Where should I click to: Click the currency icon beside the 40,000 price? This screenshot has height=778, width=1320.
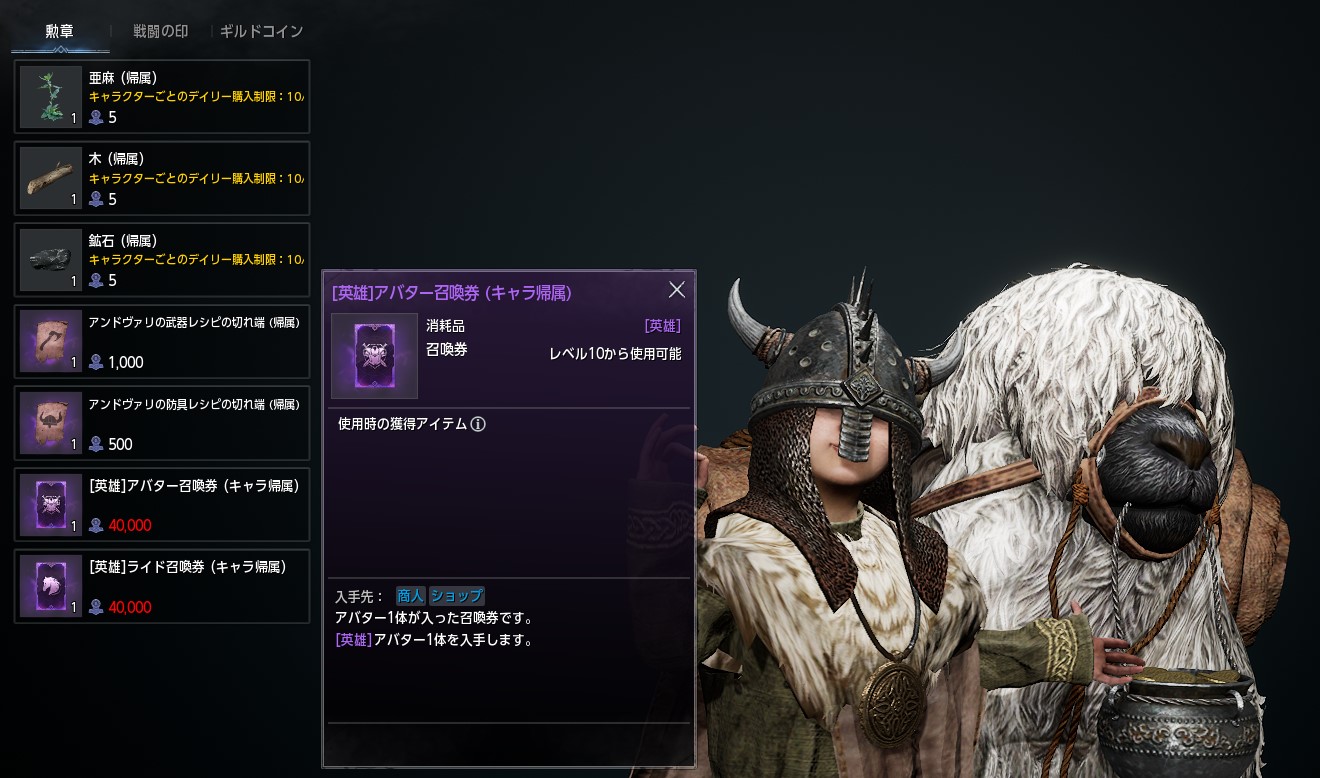click(x=96, y=524)
